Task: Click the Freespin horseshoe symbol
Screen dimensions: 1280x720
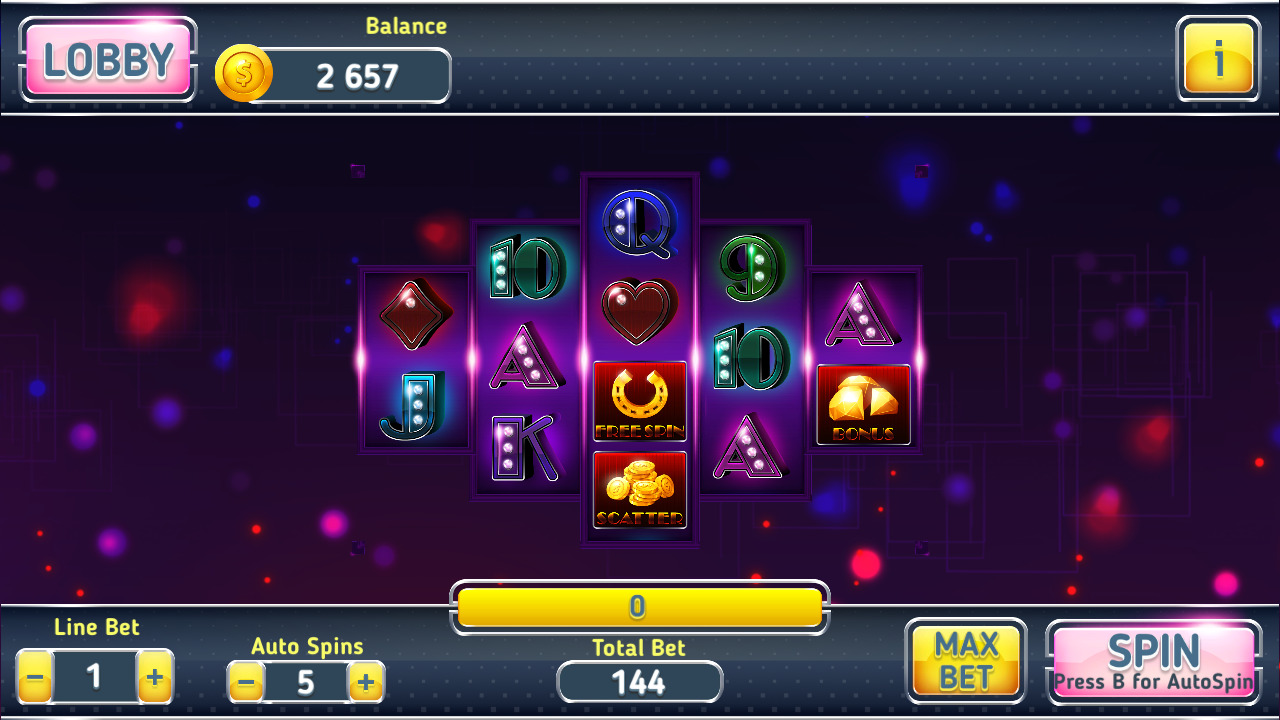Action: pos(639,400)
